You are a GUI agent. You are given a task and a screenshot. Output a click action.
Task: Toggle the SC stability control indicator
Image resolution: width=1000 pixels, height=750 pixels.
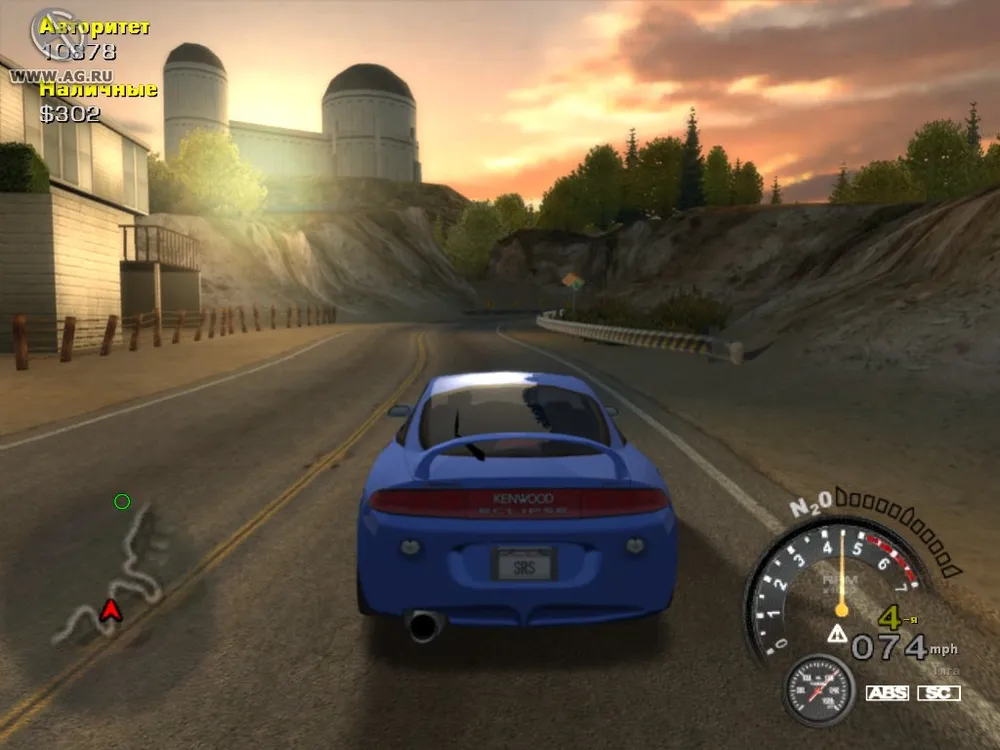(939, 693)
